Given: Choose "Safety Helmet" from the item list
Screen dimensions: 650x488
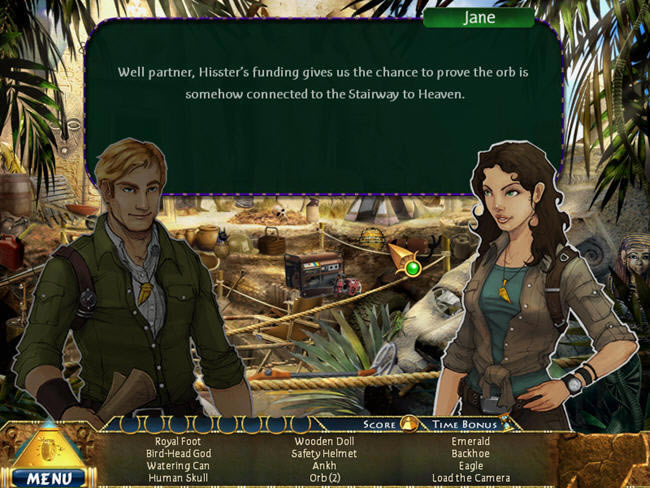Looking at the screenshot, I should pyautogui.click(x=324, y=453).
